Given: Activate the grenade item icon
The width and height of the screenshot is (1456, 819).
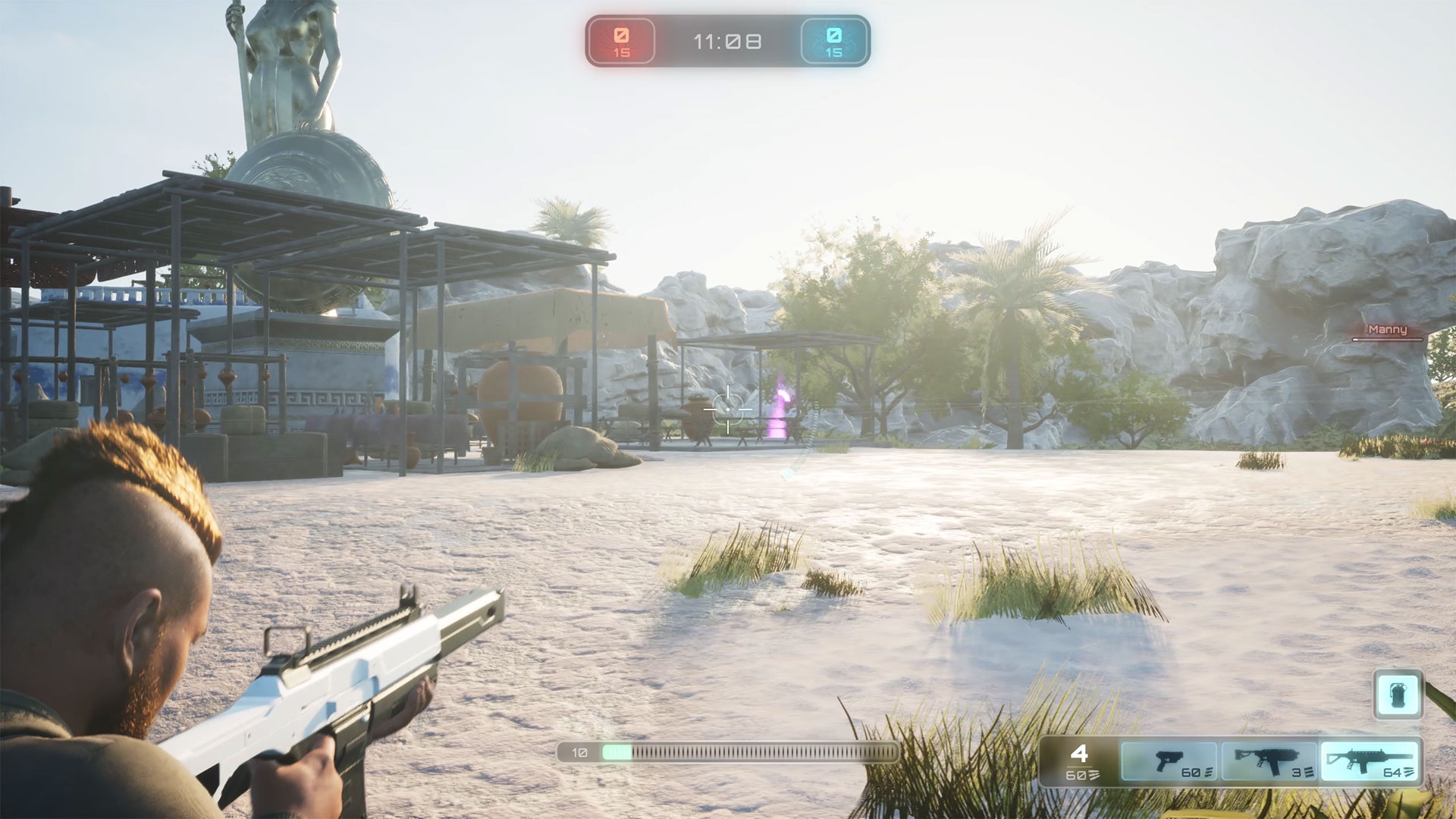Looking at the screenshot, I should pyautogui.click(x=1398, y=694).
